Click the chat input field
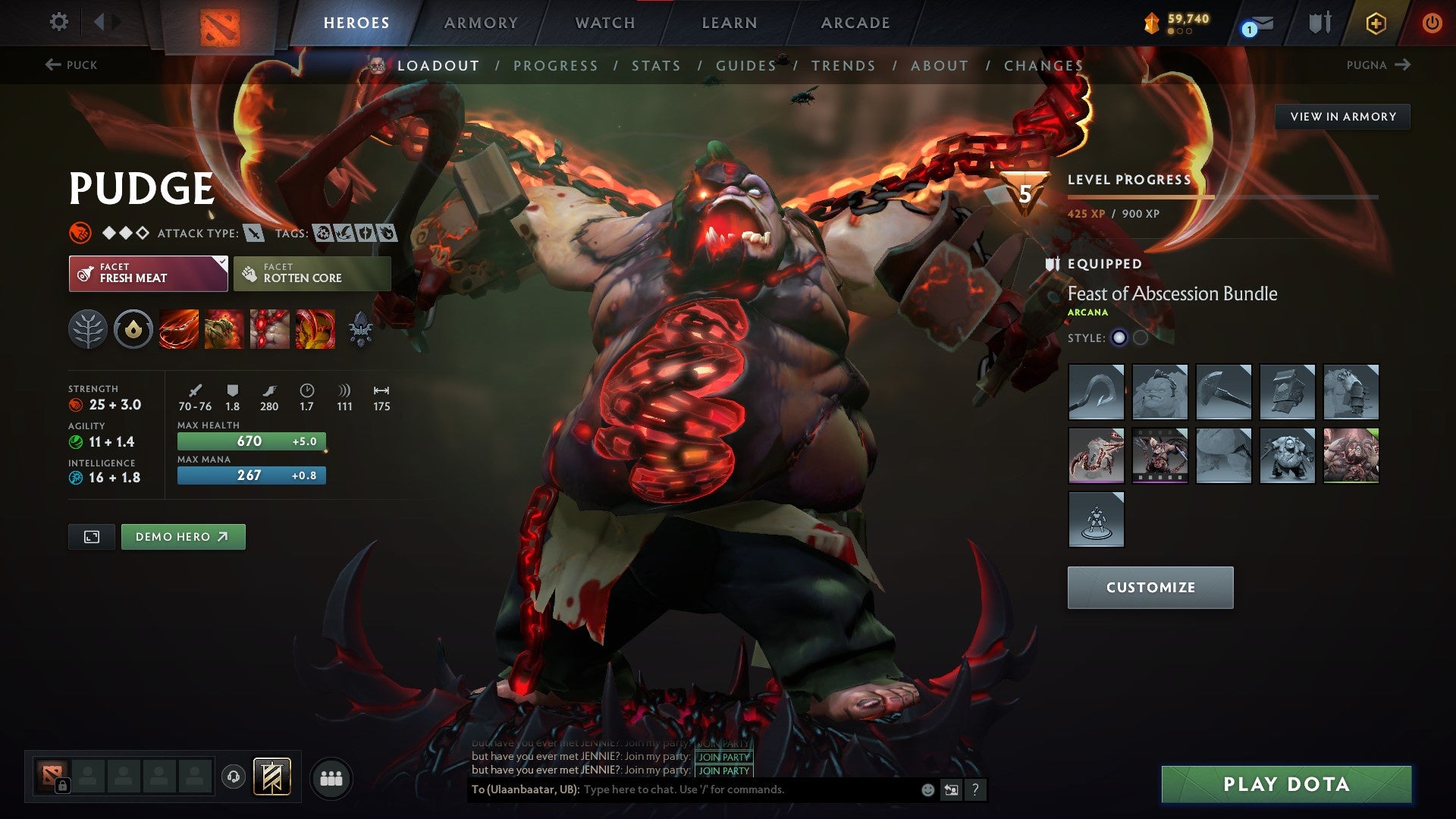The width and height of the screenshot is (1456, 819). click(x=682, y=789)
